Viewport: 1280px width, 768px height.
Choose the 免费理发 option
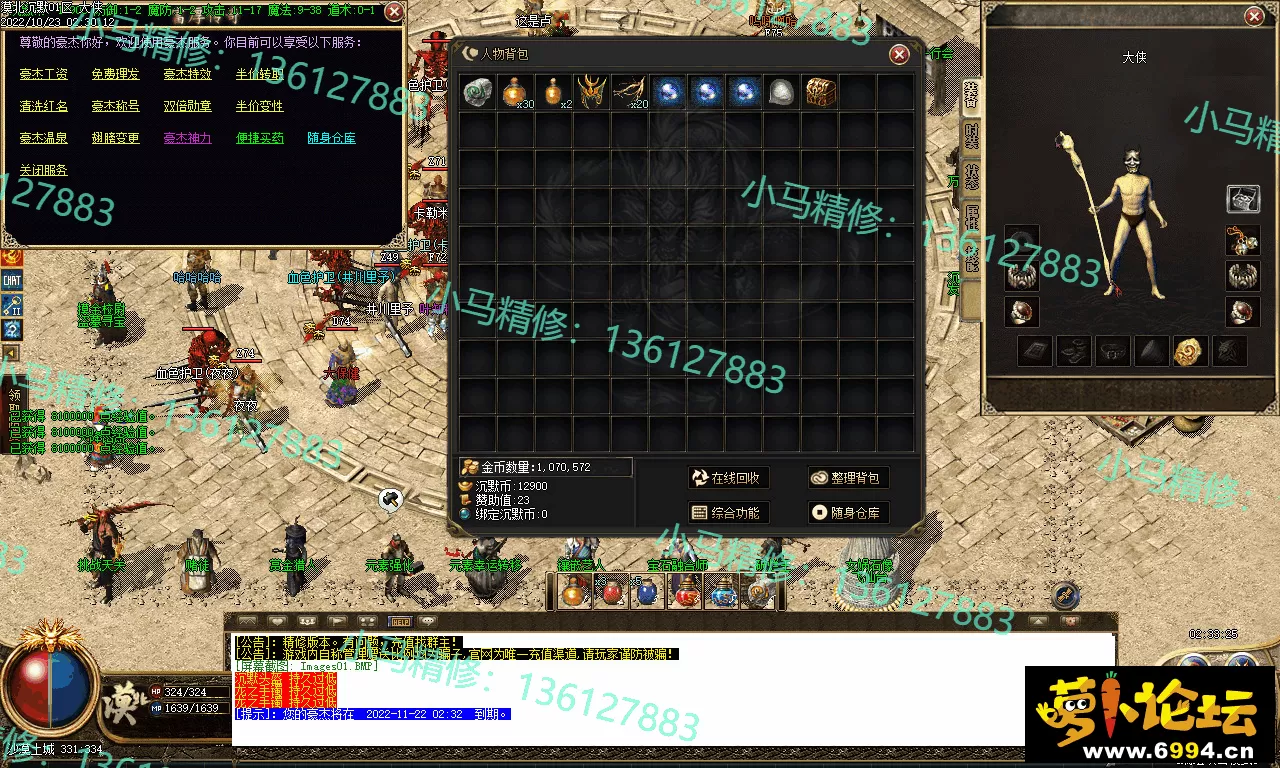(116, 74)
